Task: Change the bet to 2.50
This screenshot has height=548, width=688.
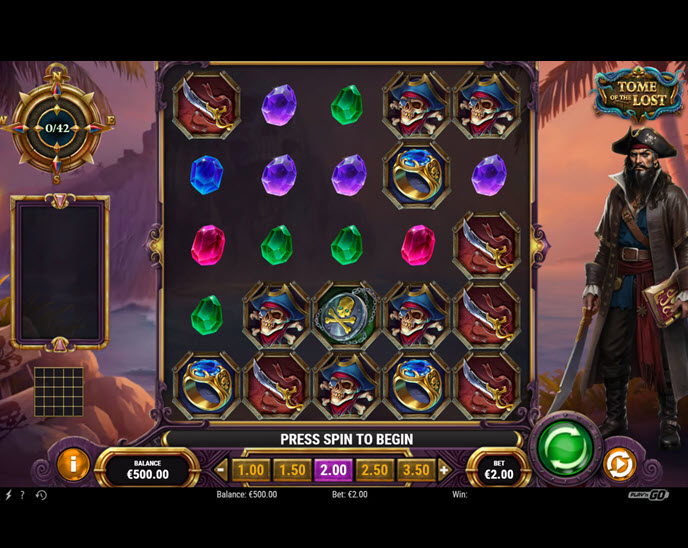Action: tap(374, 470)
